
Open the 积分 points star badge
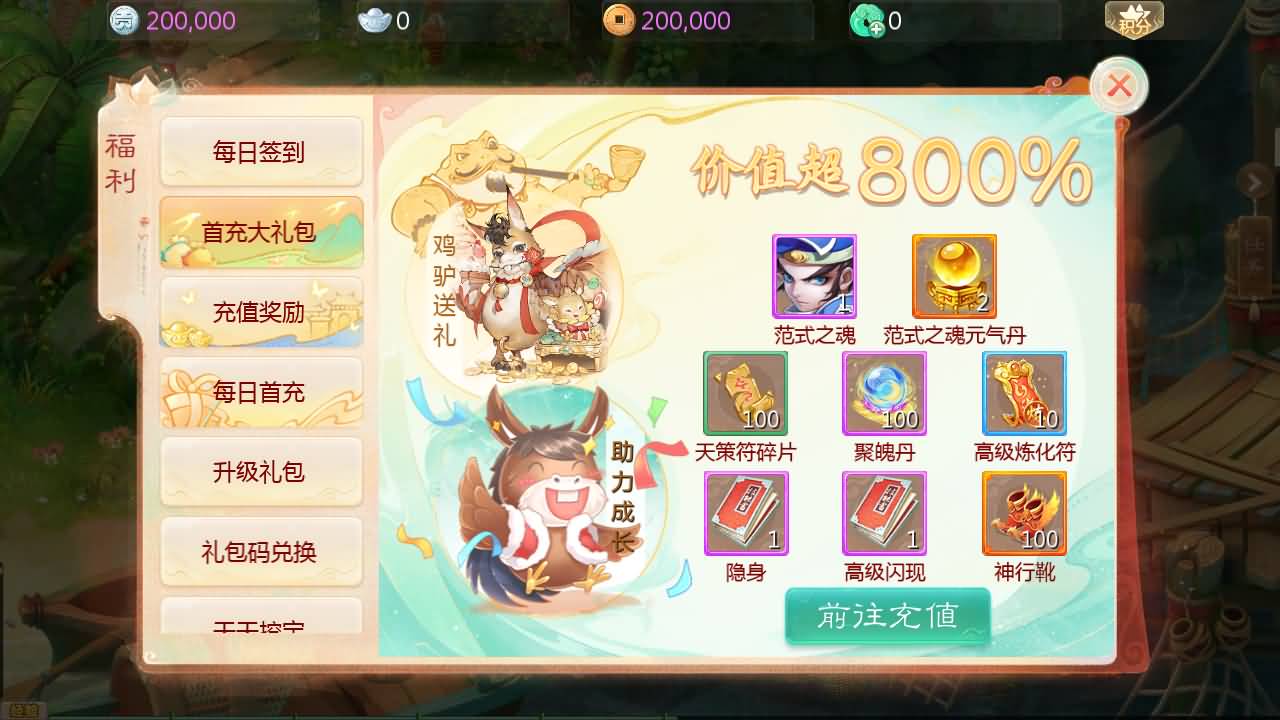pyautogui.click(x=1135, y=17)
